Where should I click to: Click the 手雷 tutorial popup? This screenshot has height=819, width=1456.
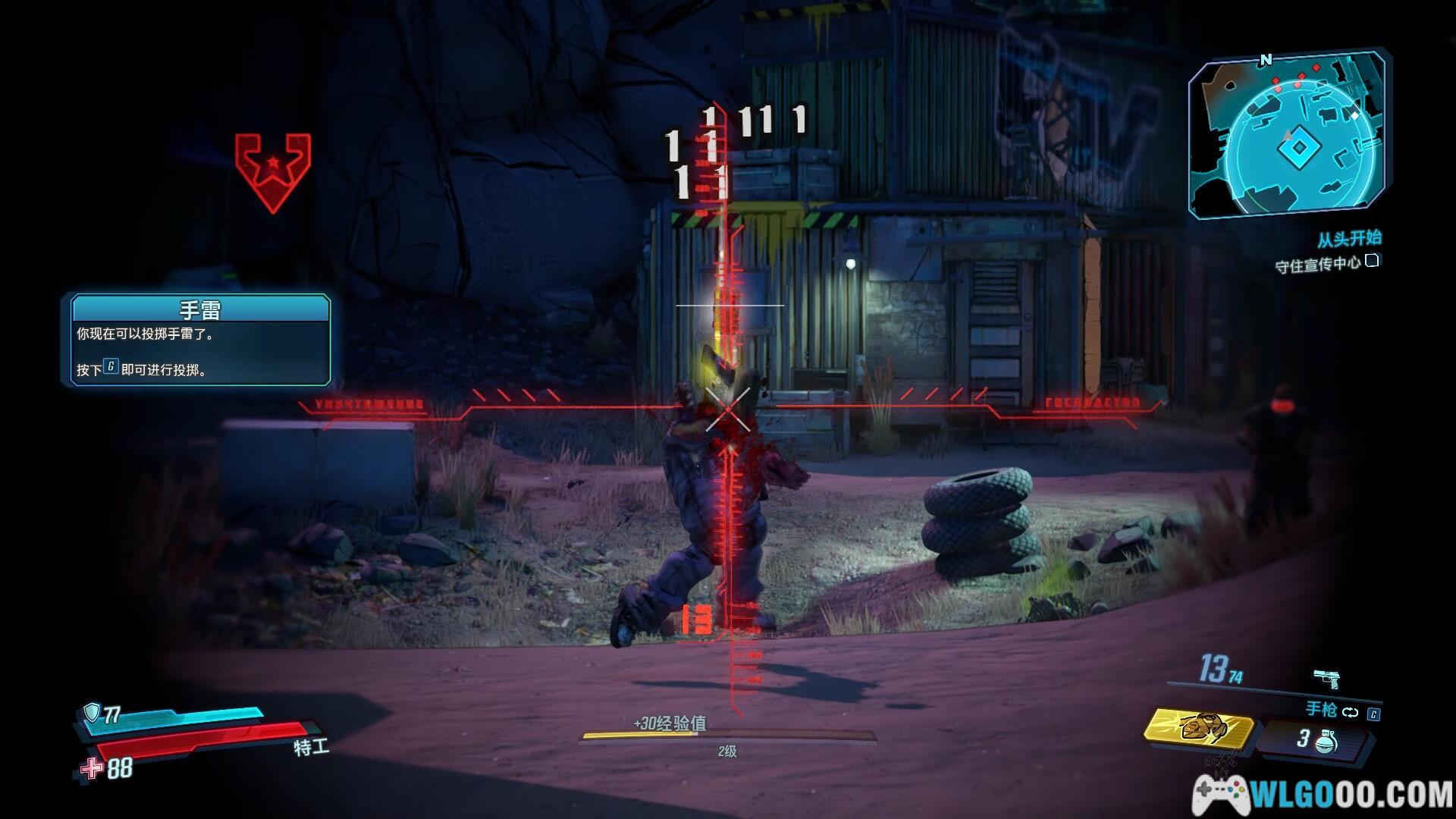200,339
